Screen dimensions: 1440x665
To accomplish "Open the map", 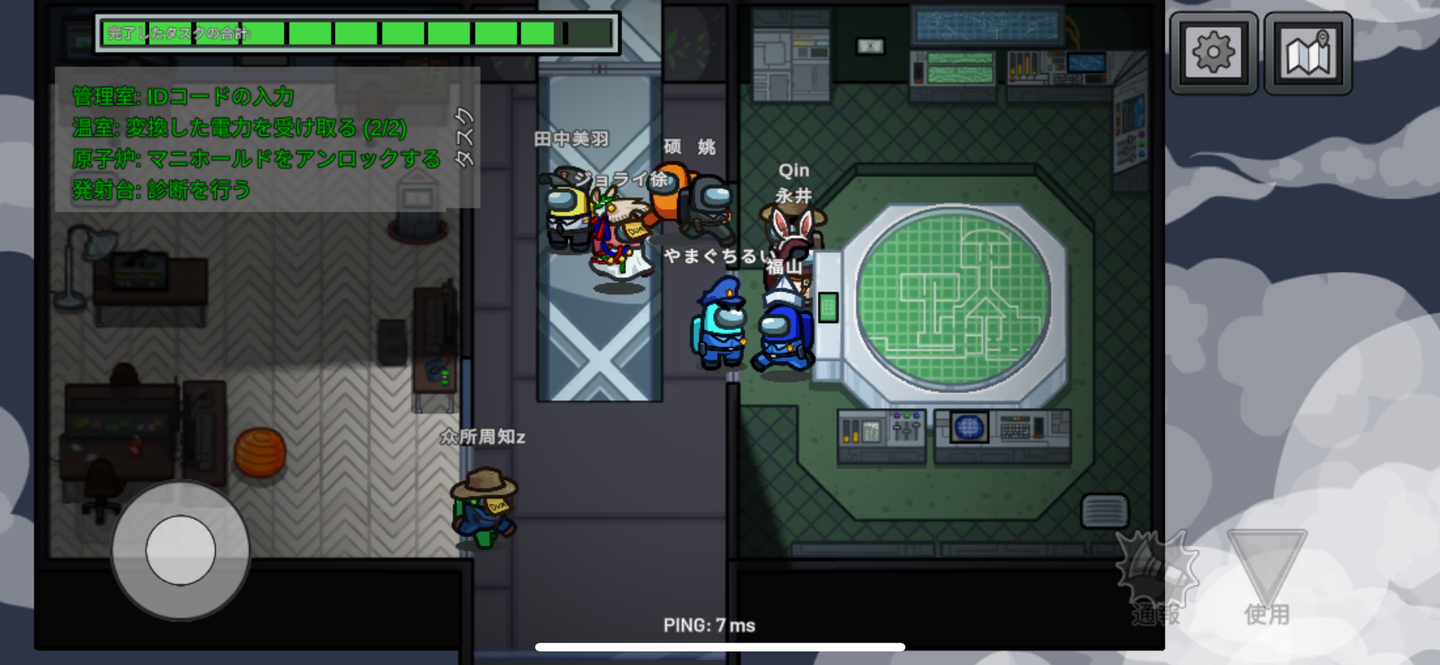I will [1307, 53].
